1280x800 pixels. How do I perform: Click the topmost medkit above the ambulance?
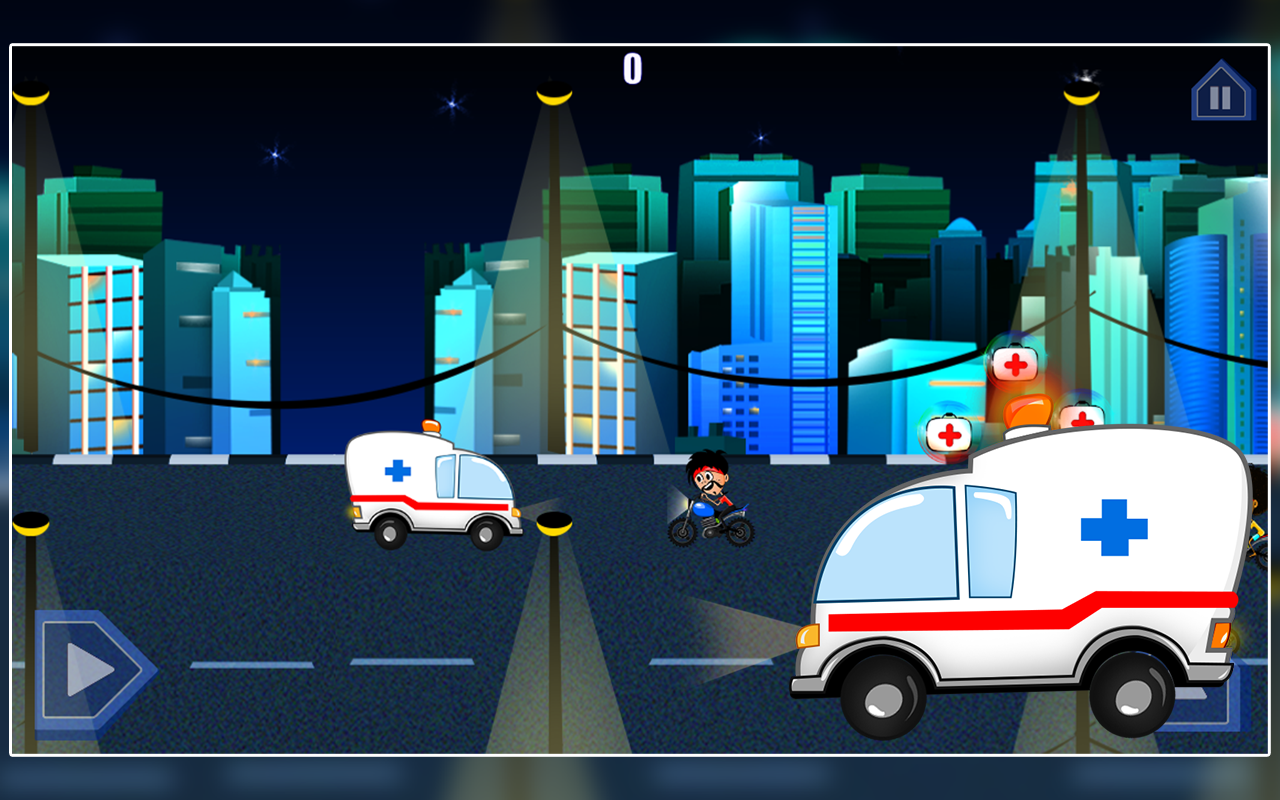click(x=1016, y=362)
